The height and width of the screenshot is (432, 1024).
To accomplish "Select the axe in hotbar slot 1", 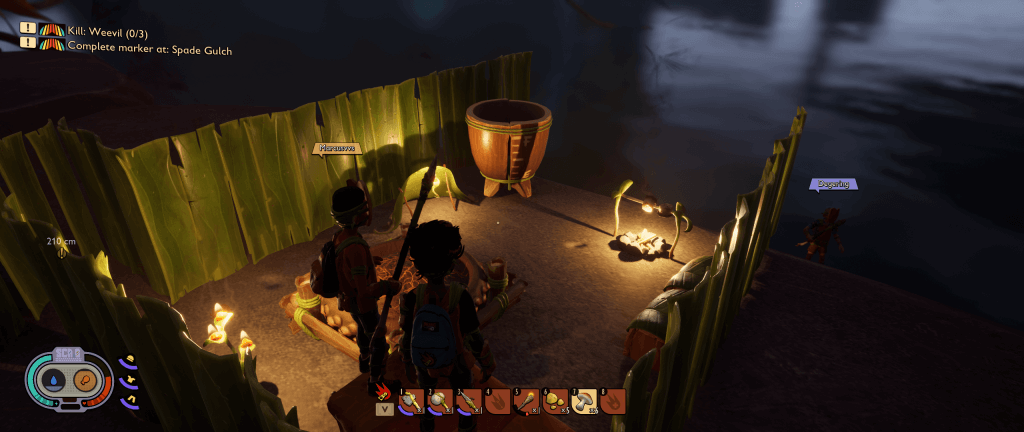I will point(412,401).
